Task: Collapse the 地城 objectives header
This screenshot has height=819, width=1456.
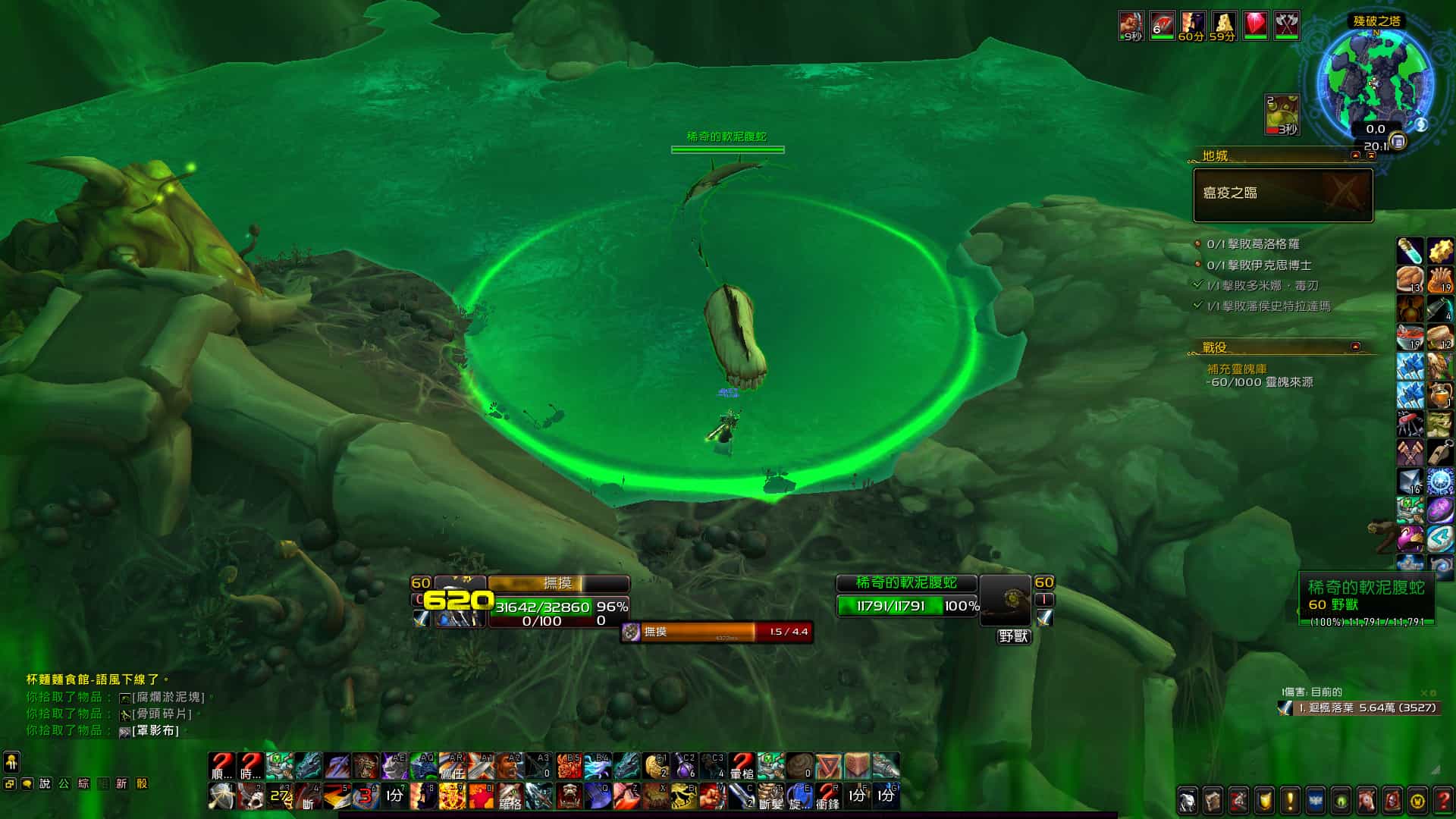Action: point(1356,155)
